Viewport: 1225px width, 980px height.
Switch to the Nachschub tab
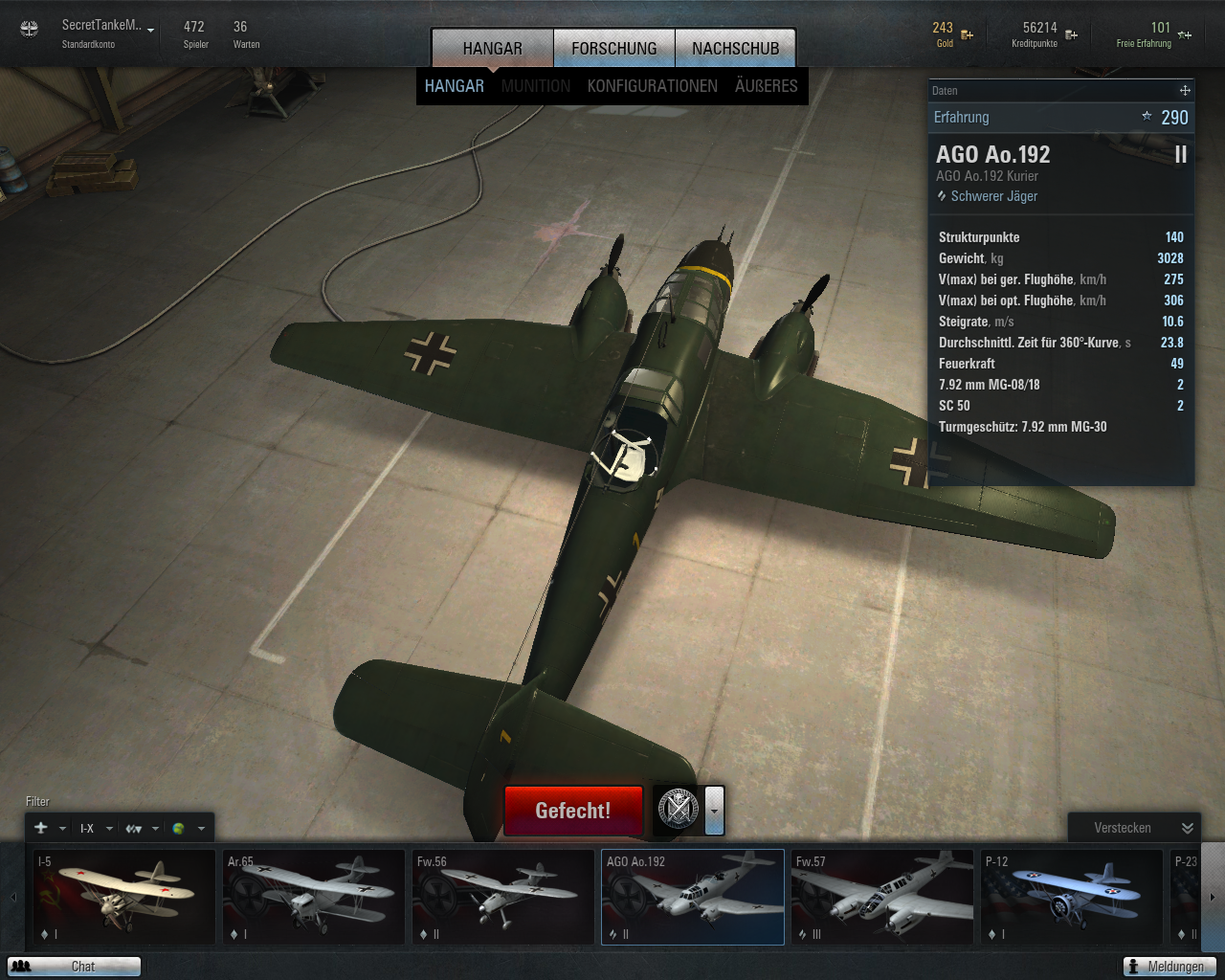coord(735,48)
